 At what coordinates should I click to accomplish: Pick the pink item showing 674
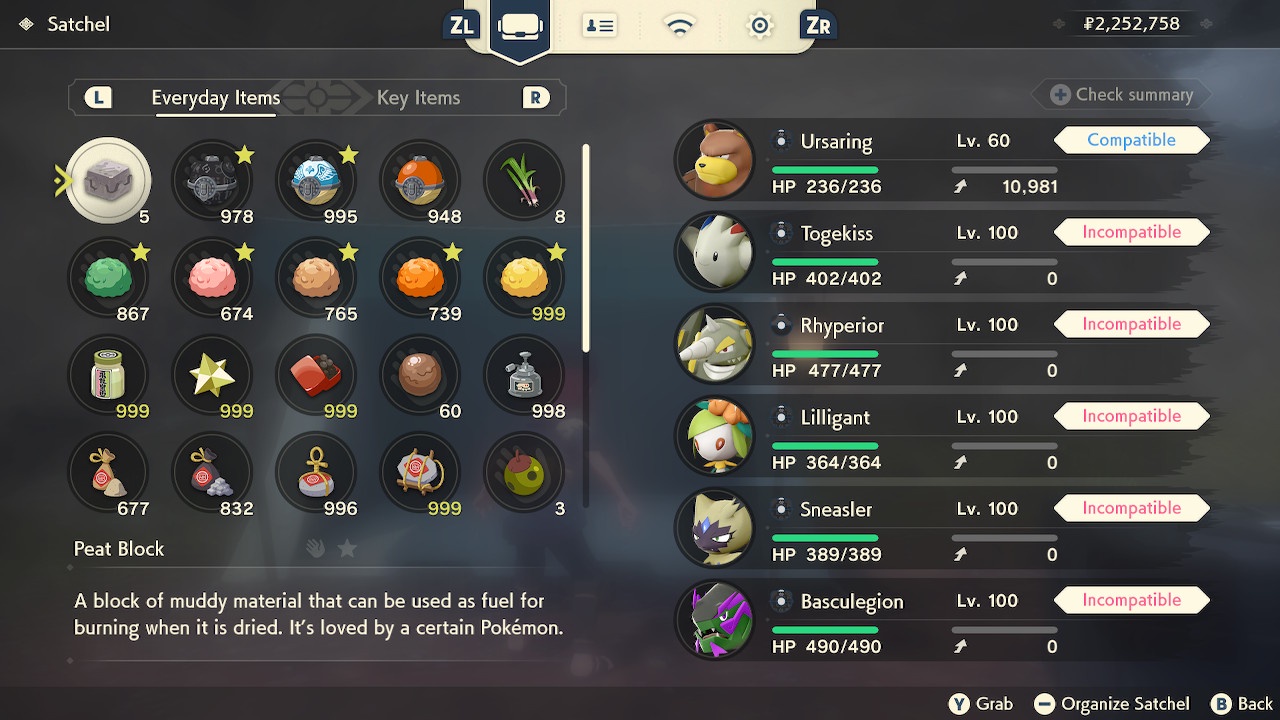(x=212, y=278)
